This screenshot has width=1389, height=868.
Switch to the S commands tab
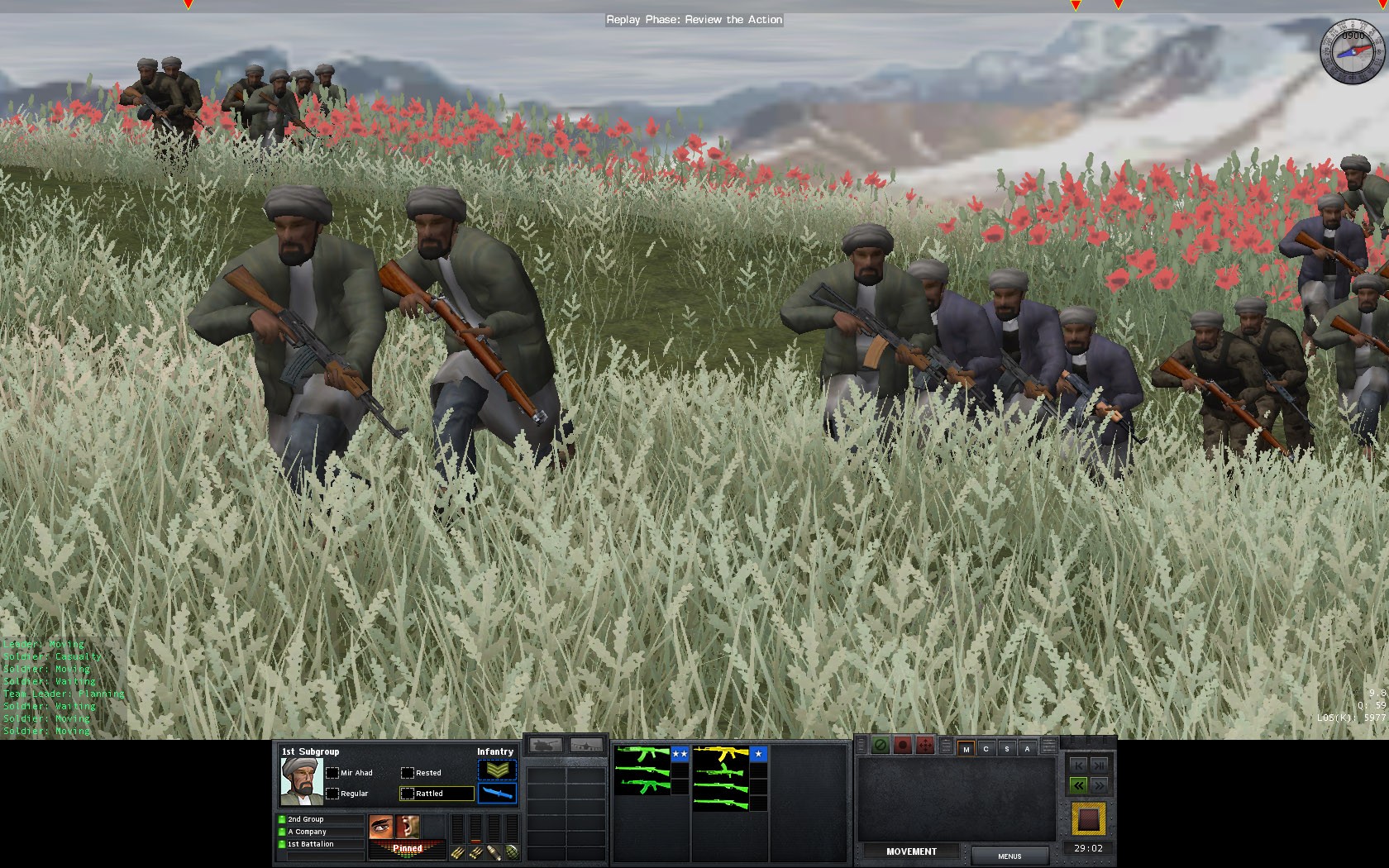point(1006,749)
